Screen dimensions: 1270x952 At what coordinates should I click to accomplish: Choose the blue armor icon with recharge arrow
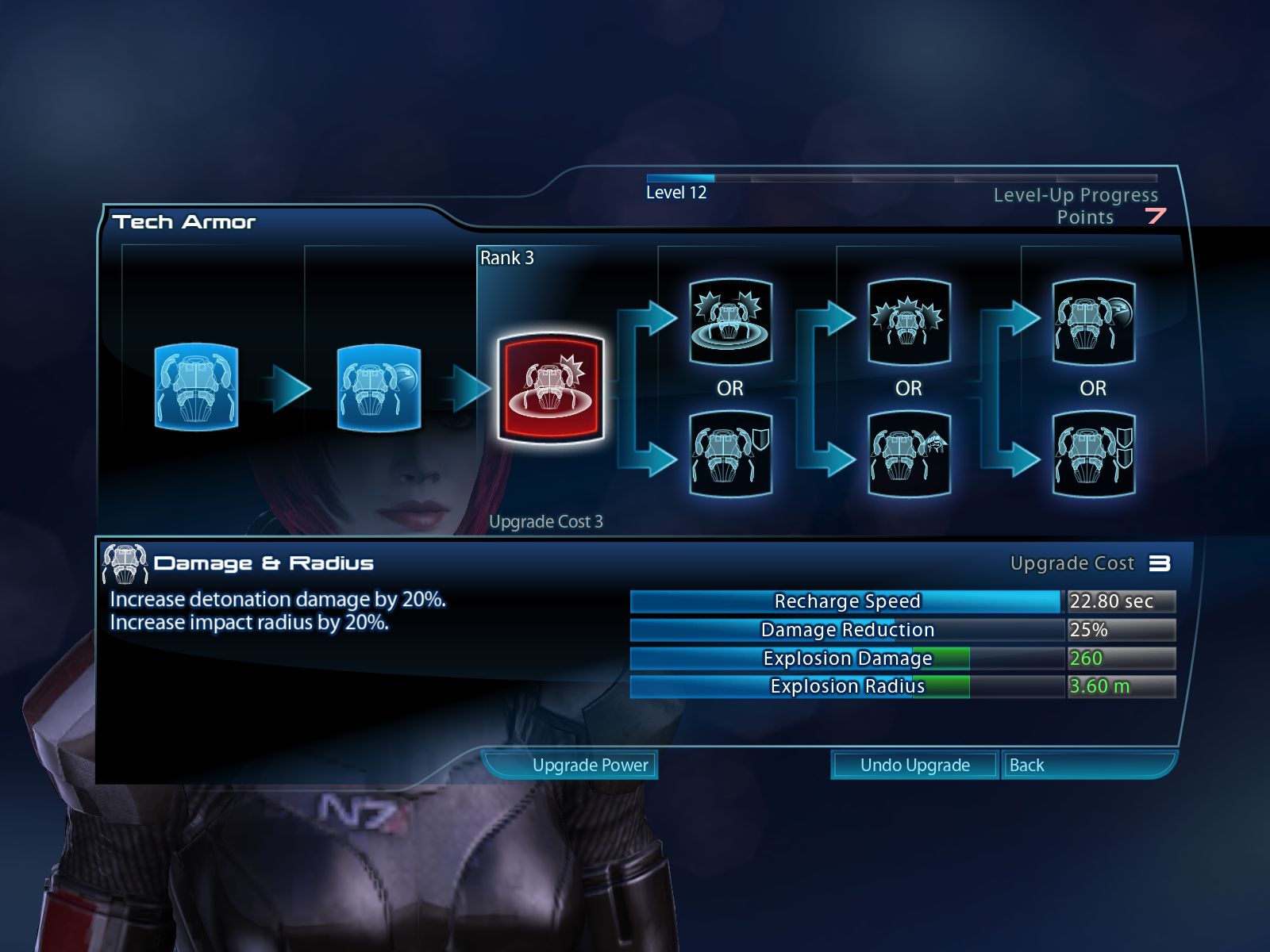(x=379, y=387)
